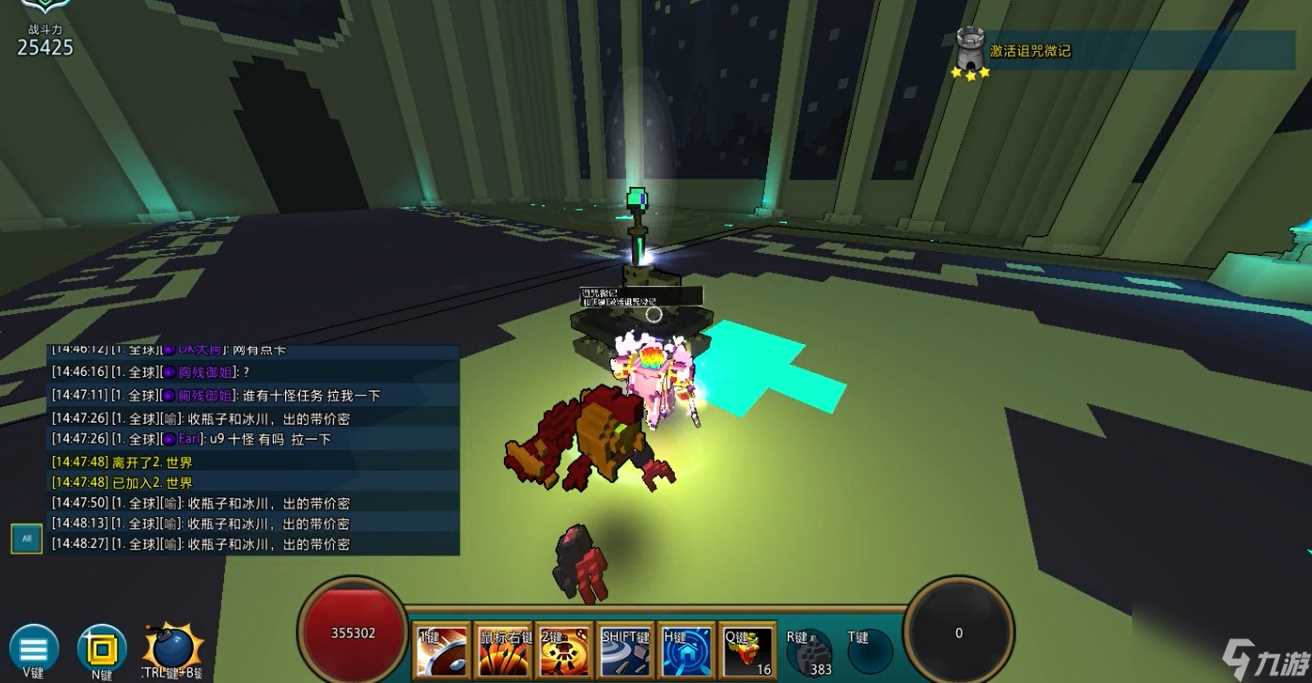Select the Q-key flask slot with 16

point(749,651)
